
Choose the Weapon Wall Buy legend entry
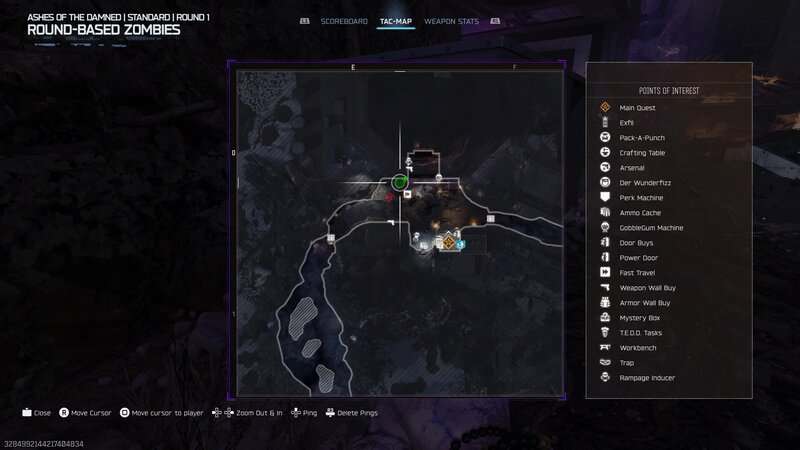click(x=647, y=288)
